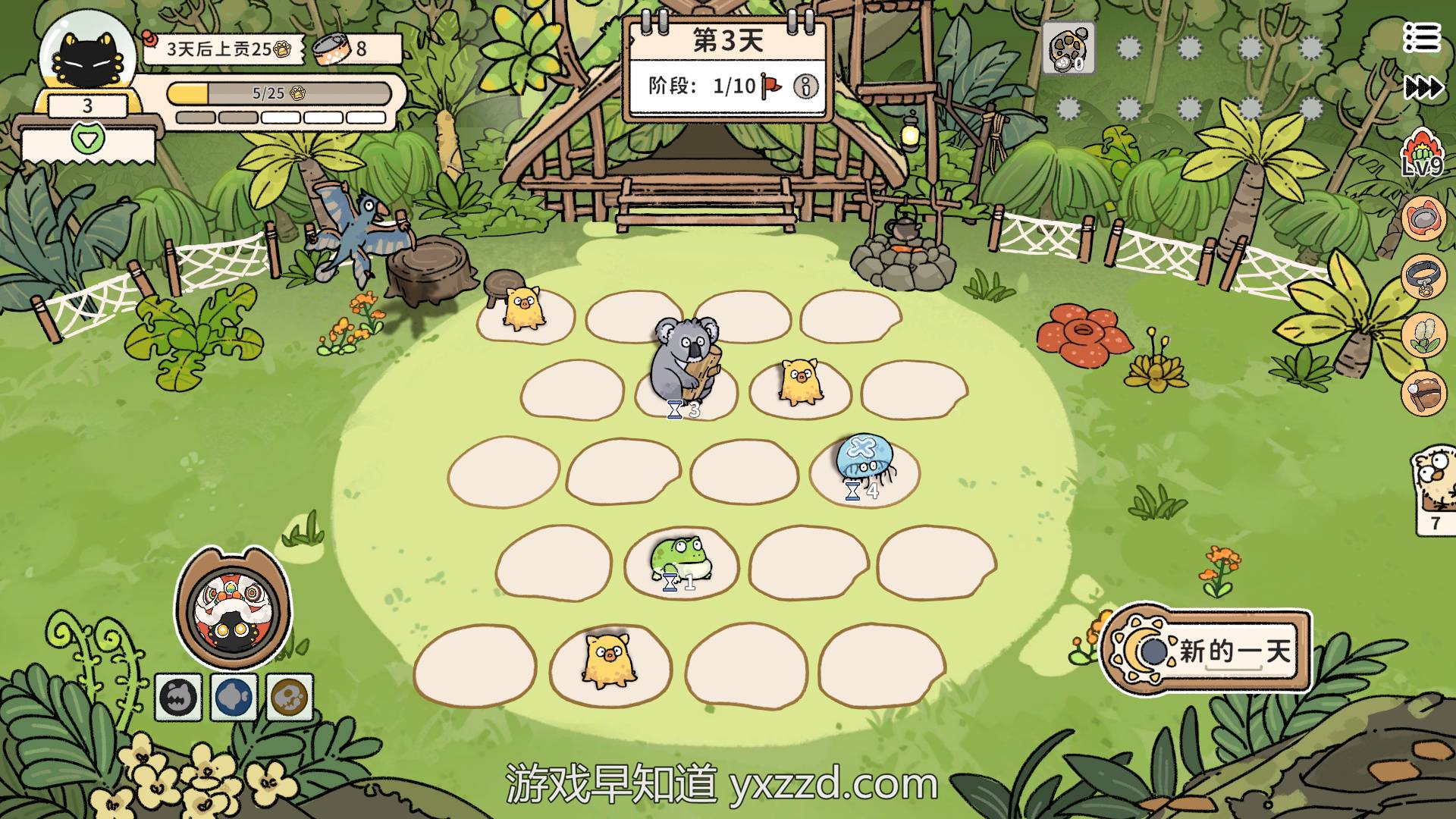Start a new day with 新的一天 button
This screenshot has width=1456, height=819.
tap(1207, 651)
